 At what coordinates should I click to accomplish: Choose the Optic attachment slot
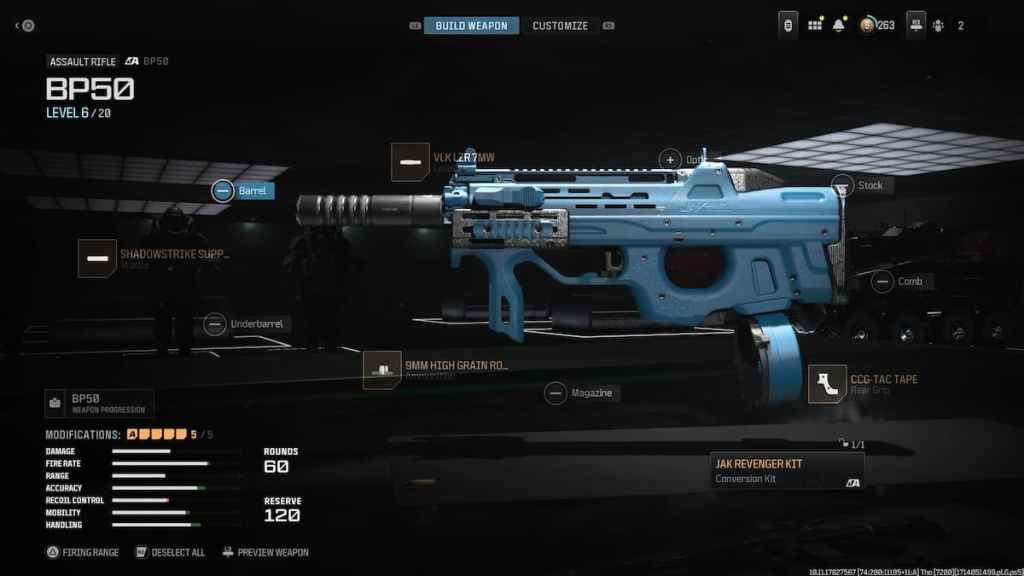(x=670, y=159)
